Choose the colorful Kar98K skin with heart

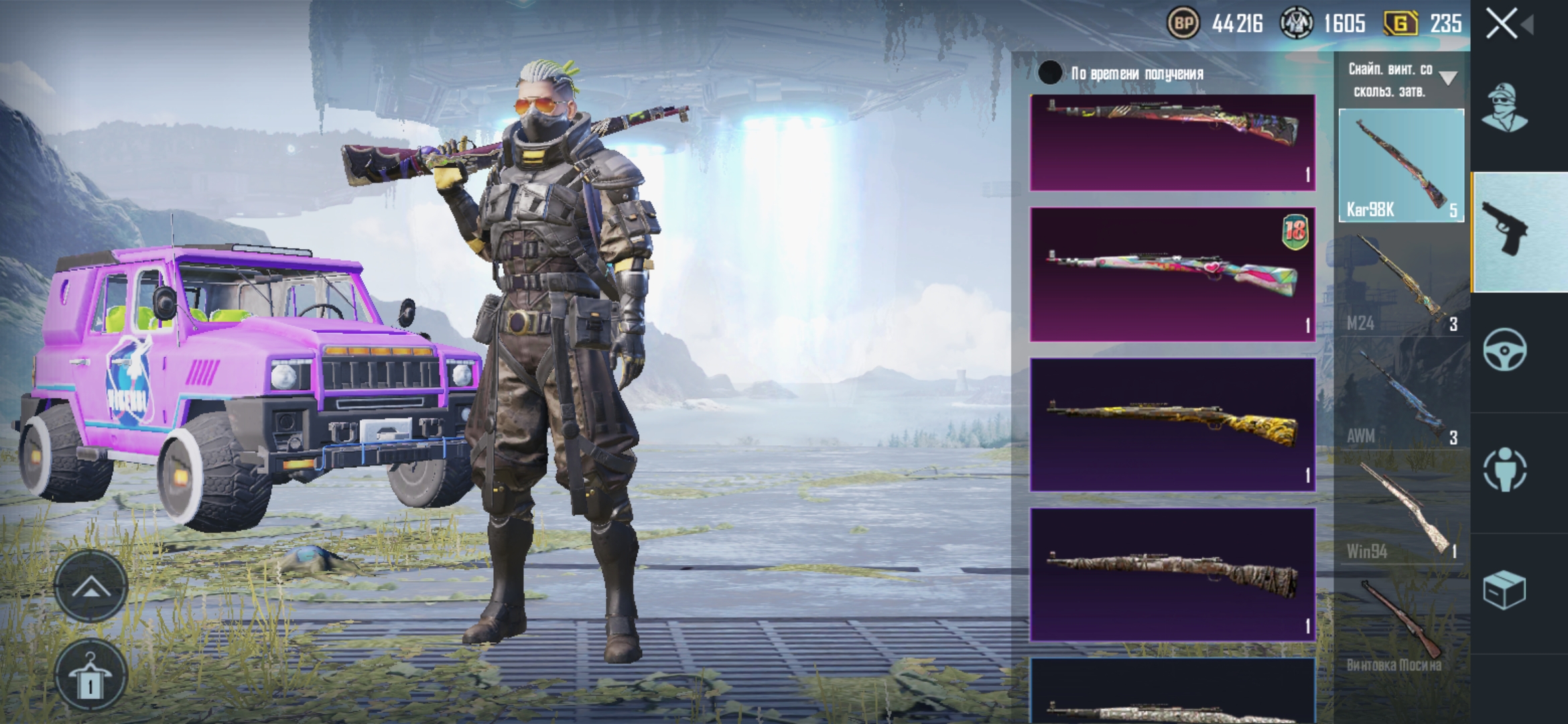[1173, 274]
